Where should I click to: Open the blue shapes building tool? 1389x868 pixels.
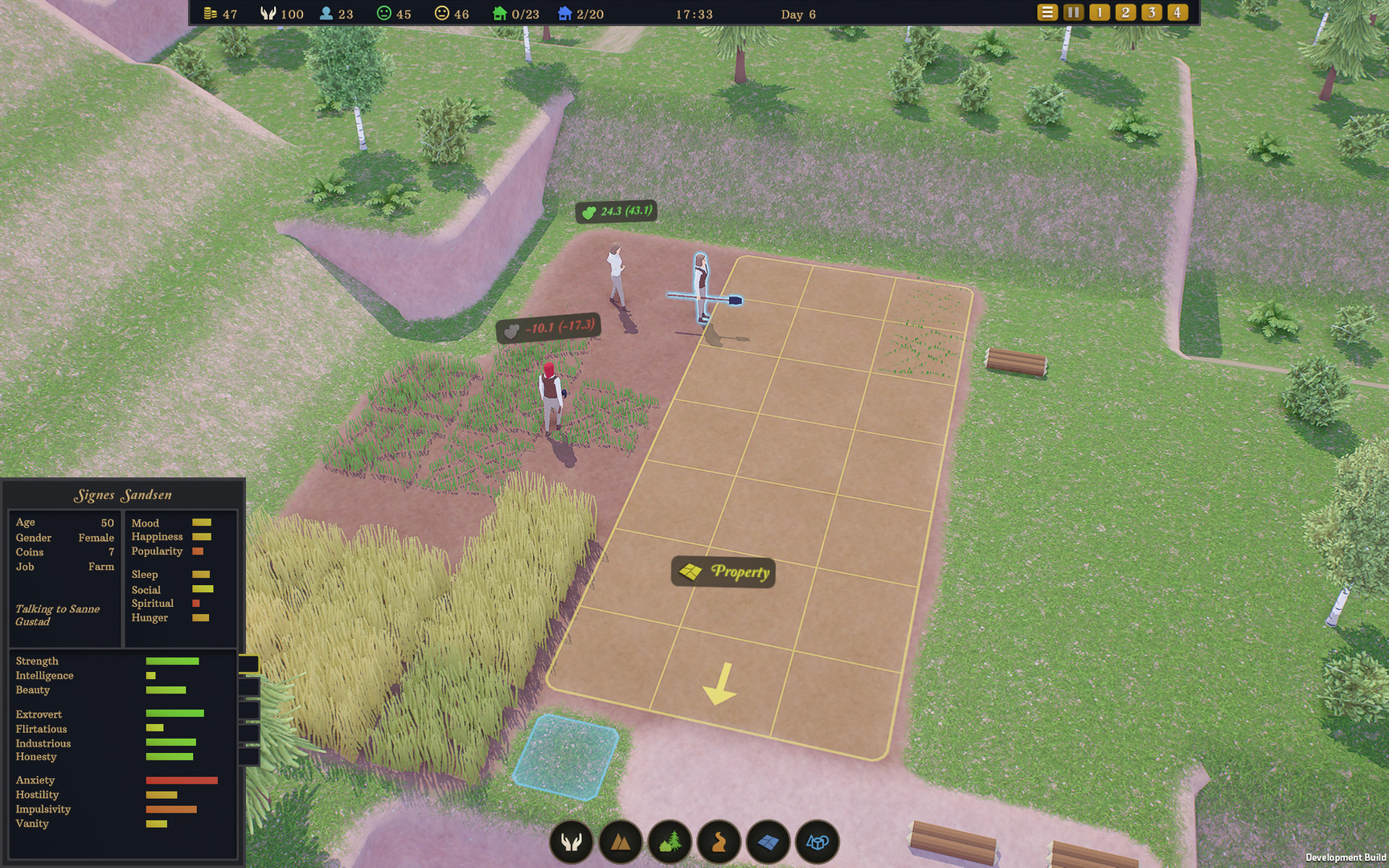point(817,842)
